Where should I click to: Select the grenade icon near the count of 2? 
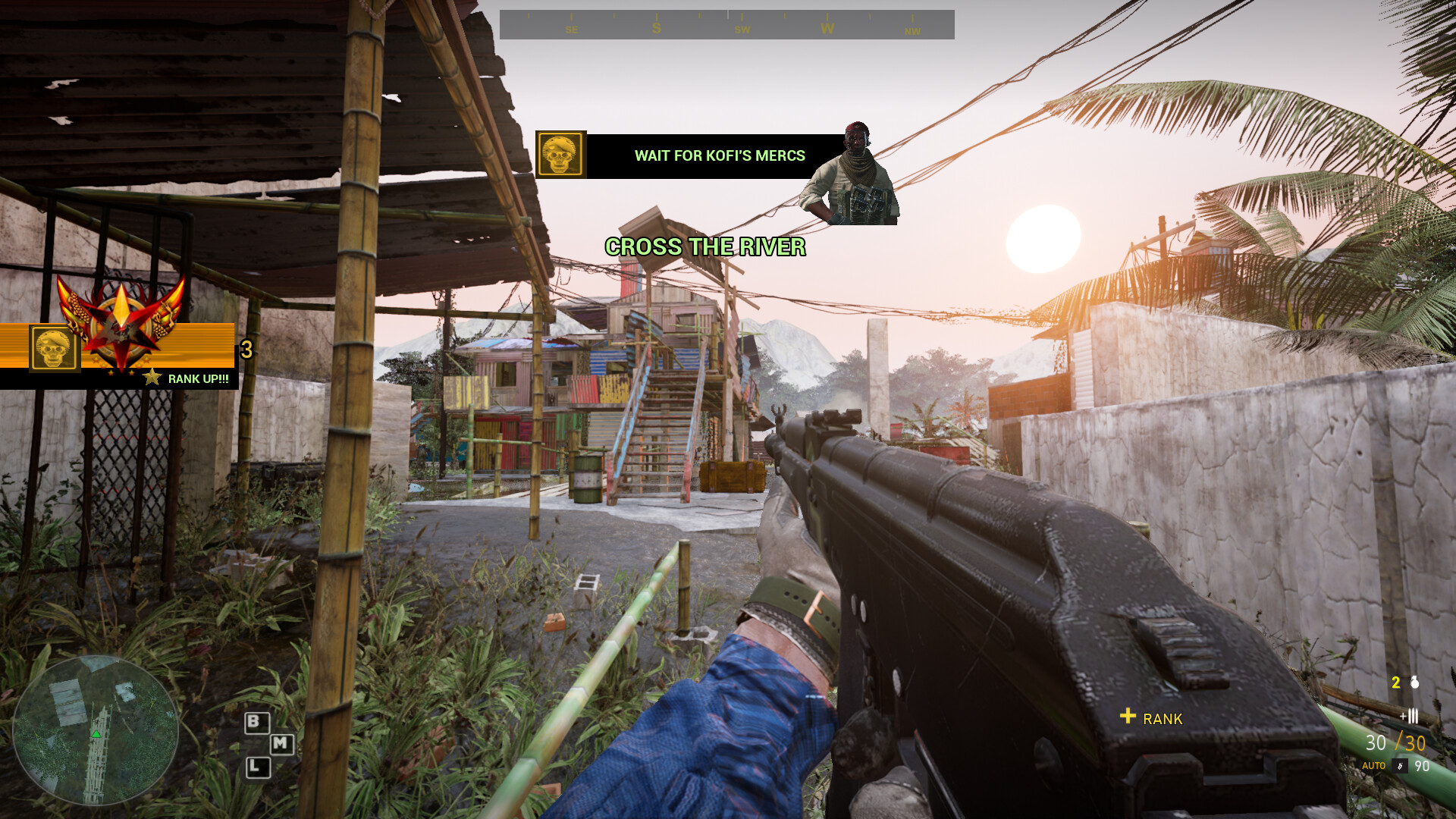click(x=1414, y=683)
